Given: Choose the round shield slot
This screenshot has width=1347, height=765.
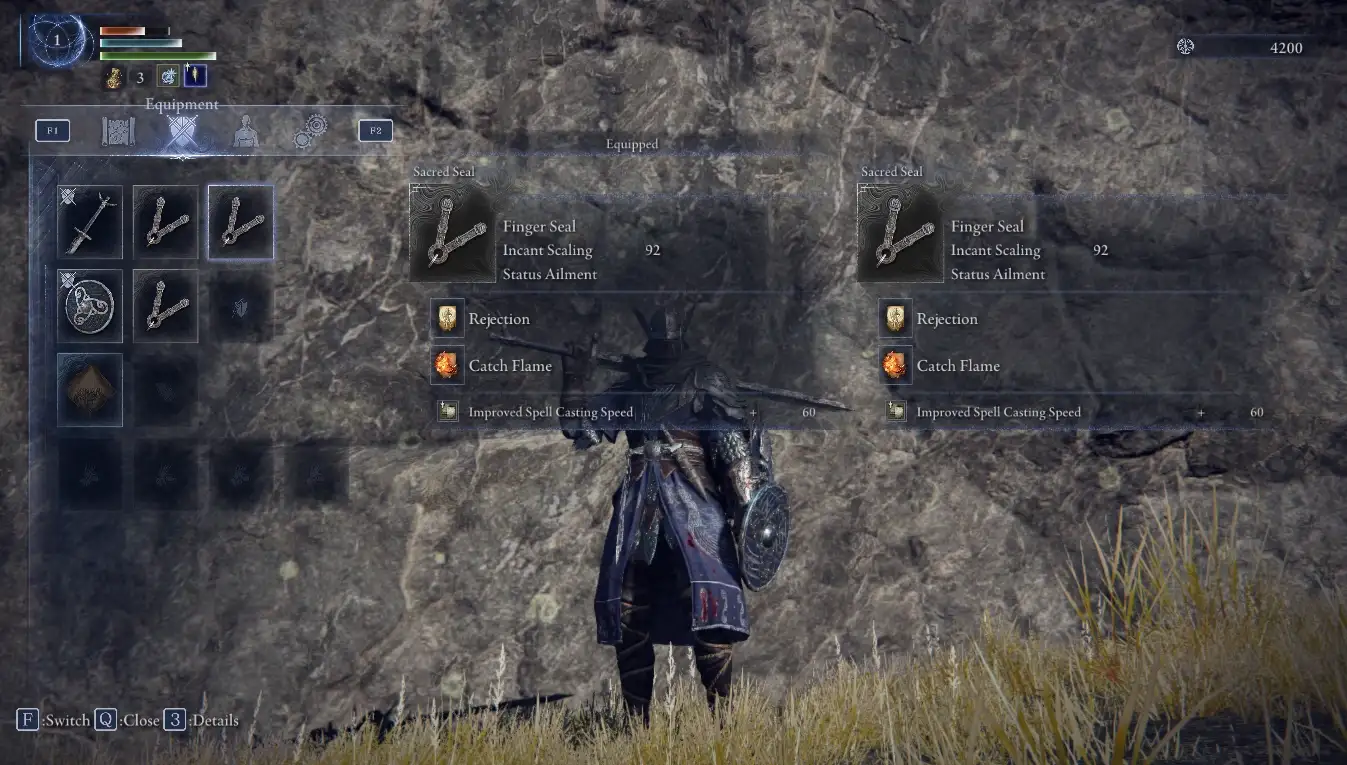Looking at the screenshot, I should [90, 305].
